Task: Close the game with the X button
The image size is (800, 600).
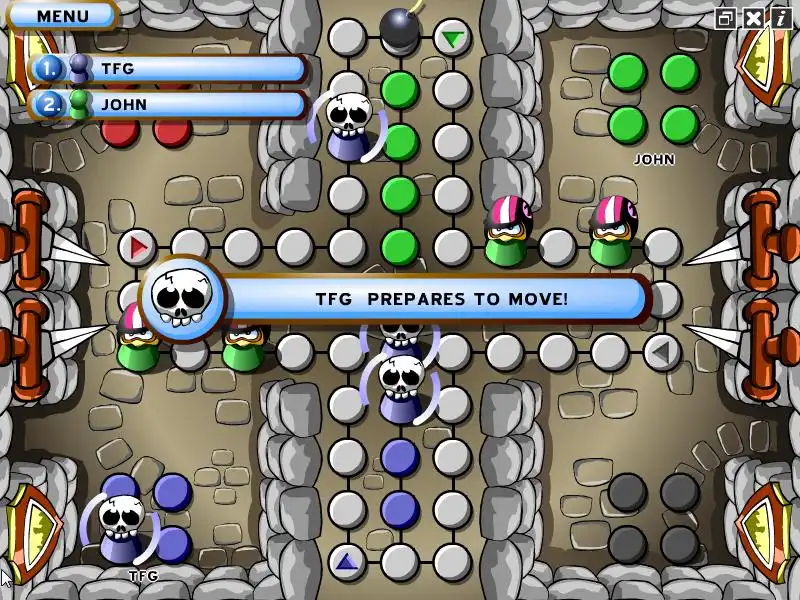Action: (753, 18)
